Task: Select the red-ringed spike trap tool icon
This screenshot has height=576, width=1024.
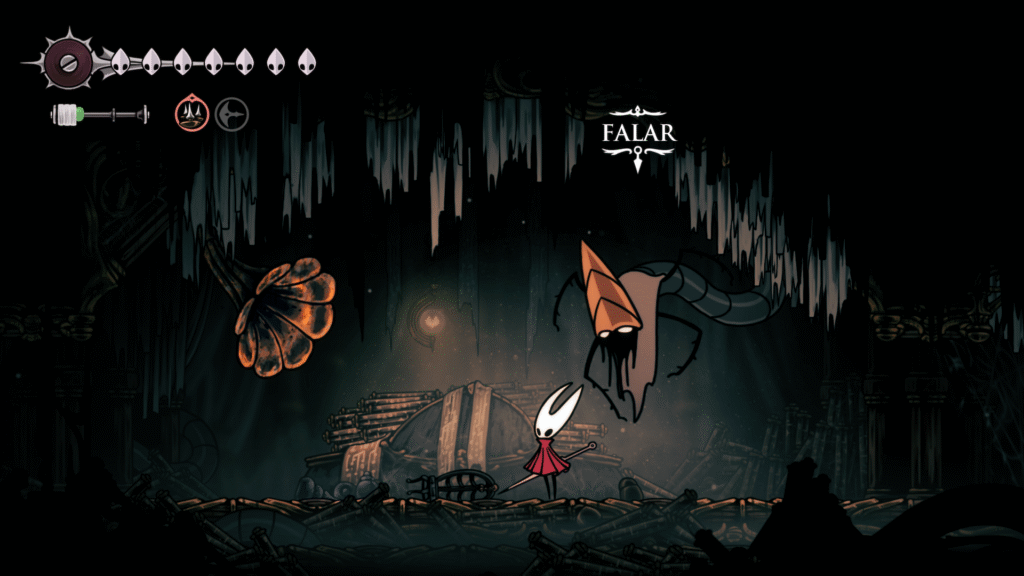Action: [x=192, y=113]
